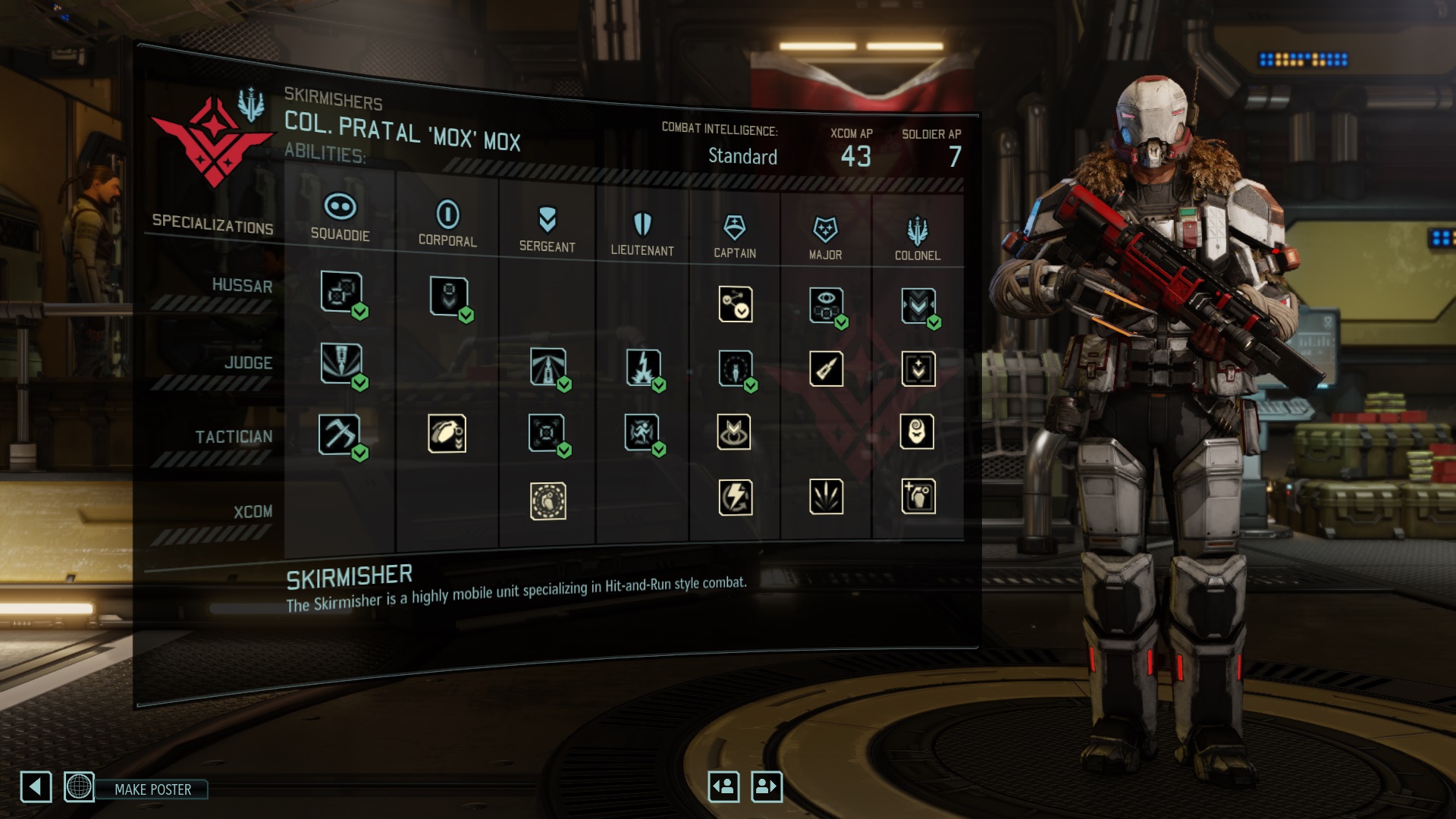
Task: Switch to the next soldier
Action: [766, 786]
